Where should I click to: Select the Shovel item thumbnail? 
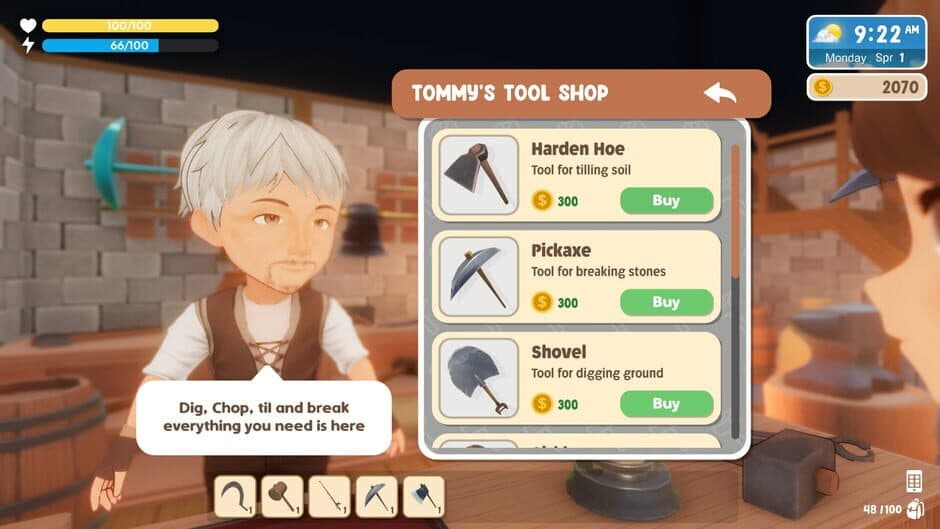point(478,378)
